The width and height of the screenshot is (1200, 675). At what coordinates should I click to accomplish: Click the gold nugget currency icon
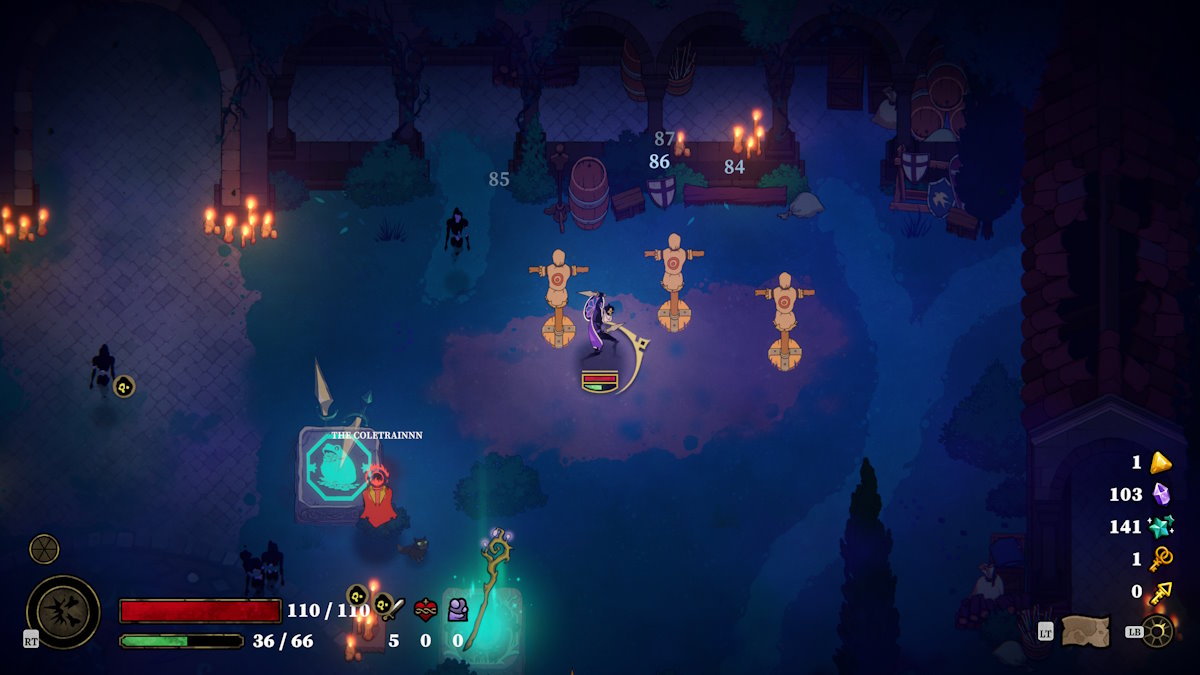(1160, 462)
